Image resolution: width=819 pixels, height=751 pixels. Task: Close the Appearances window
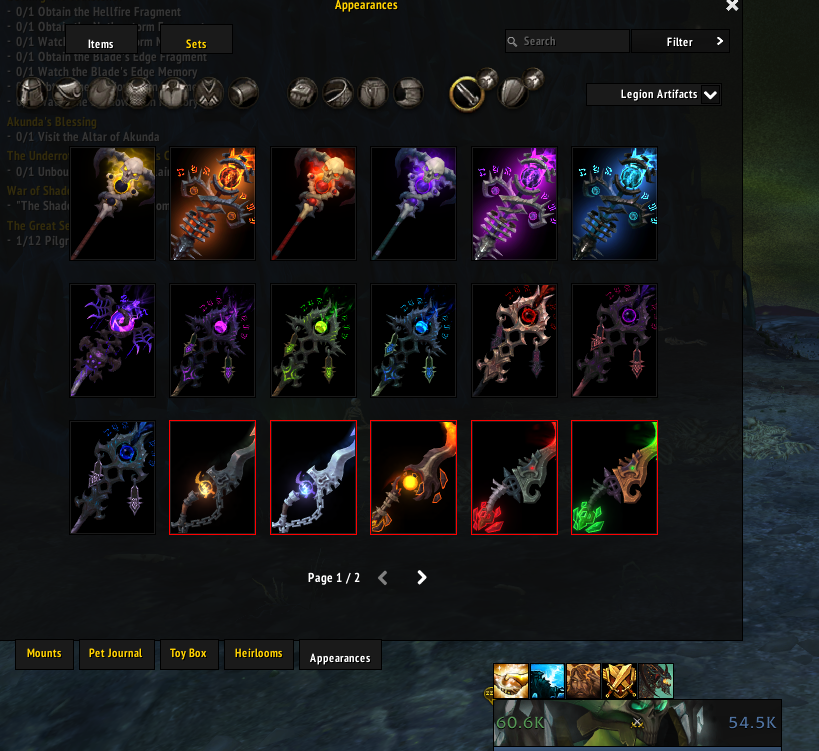732,6
